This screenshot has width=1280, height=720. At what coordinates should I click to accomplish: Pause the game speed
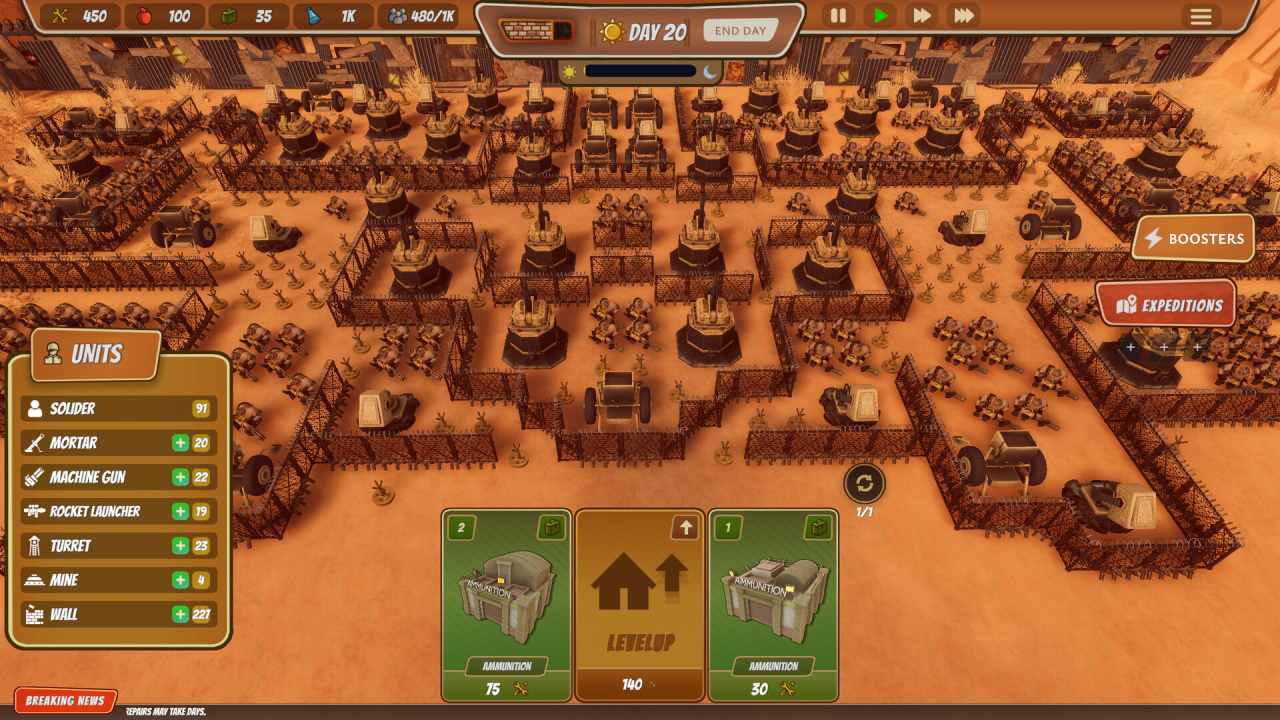pos(838,16)
